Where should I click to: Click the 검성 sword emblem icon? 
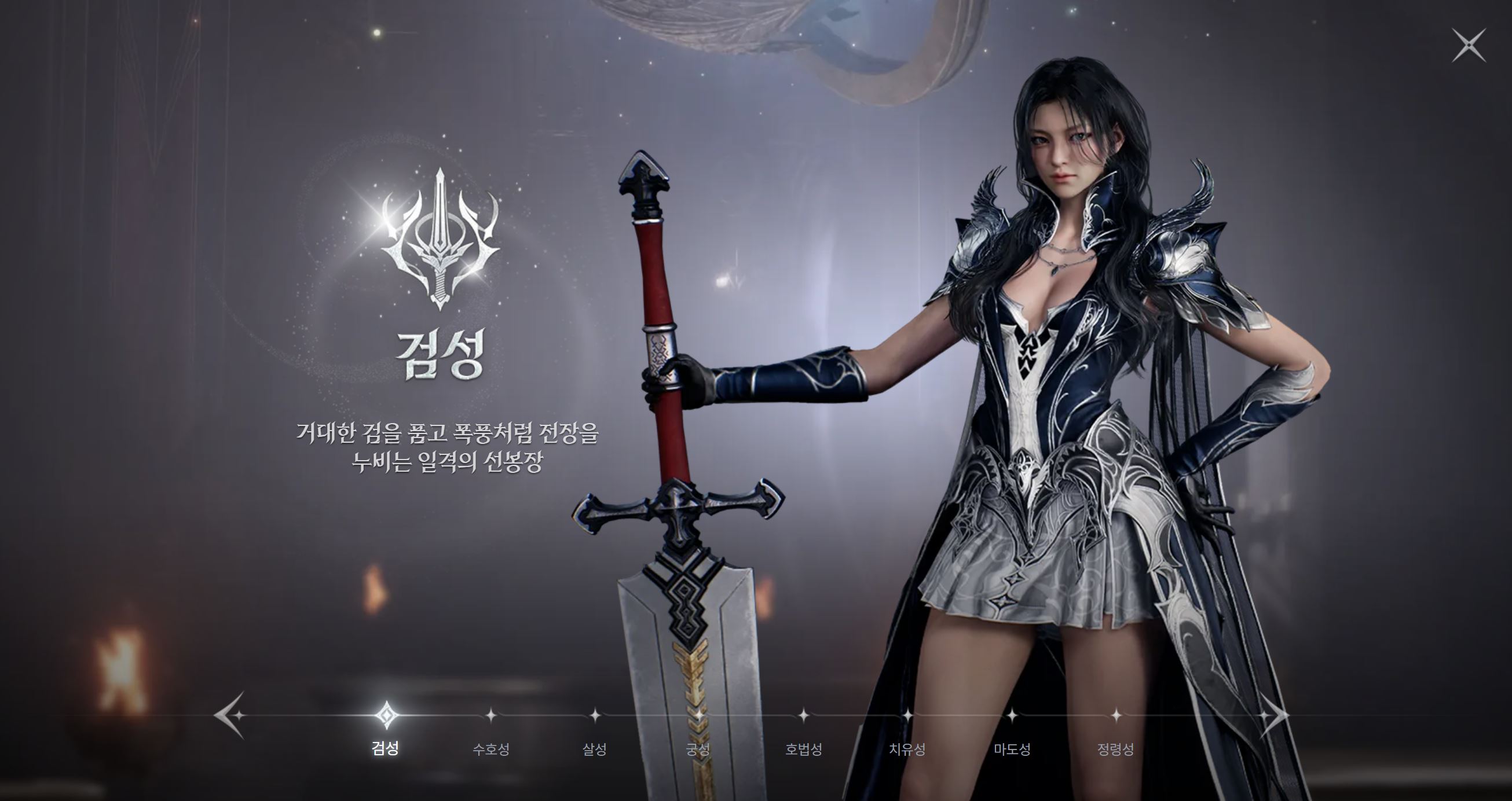[440, 247]
